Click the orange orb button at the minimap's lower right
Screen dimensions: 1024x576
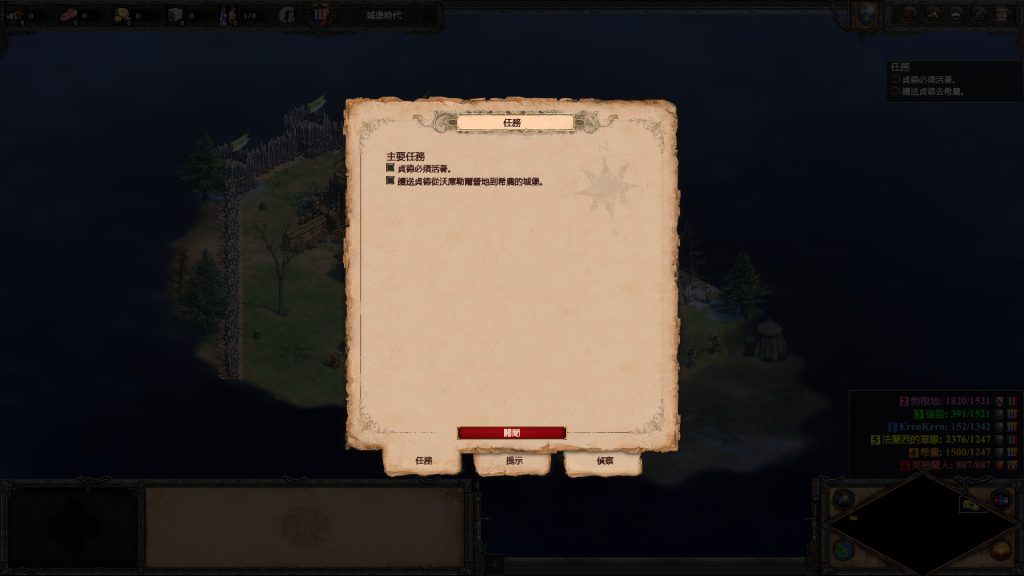(x=1000, y=552)
